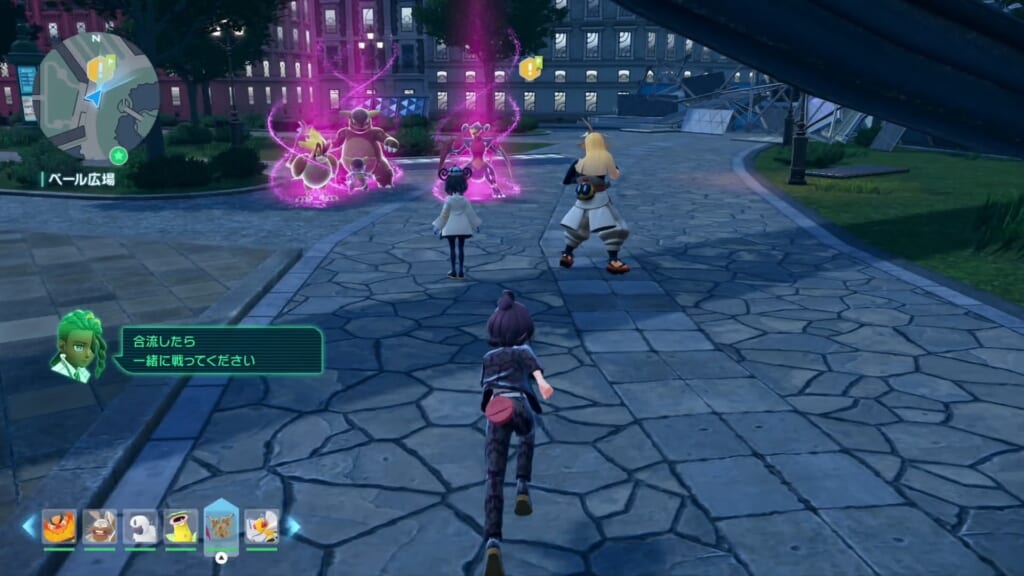
Task: Select the orange exclamation quest marker on minimap
Action: click(97, 68)
